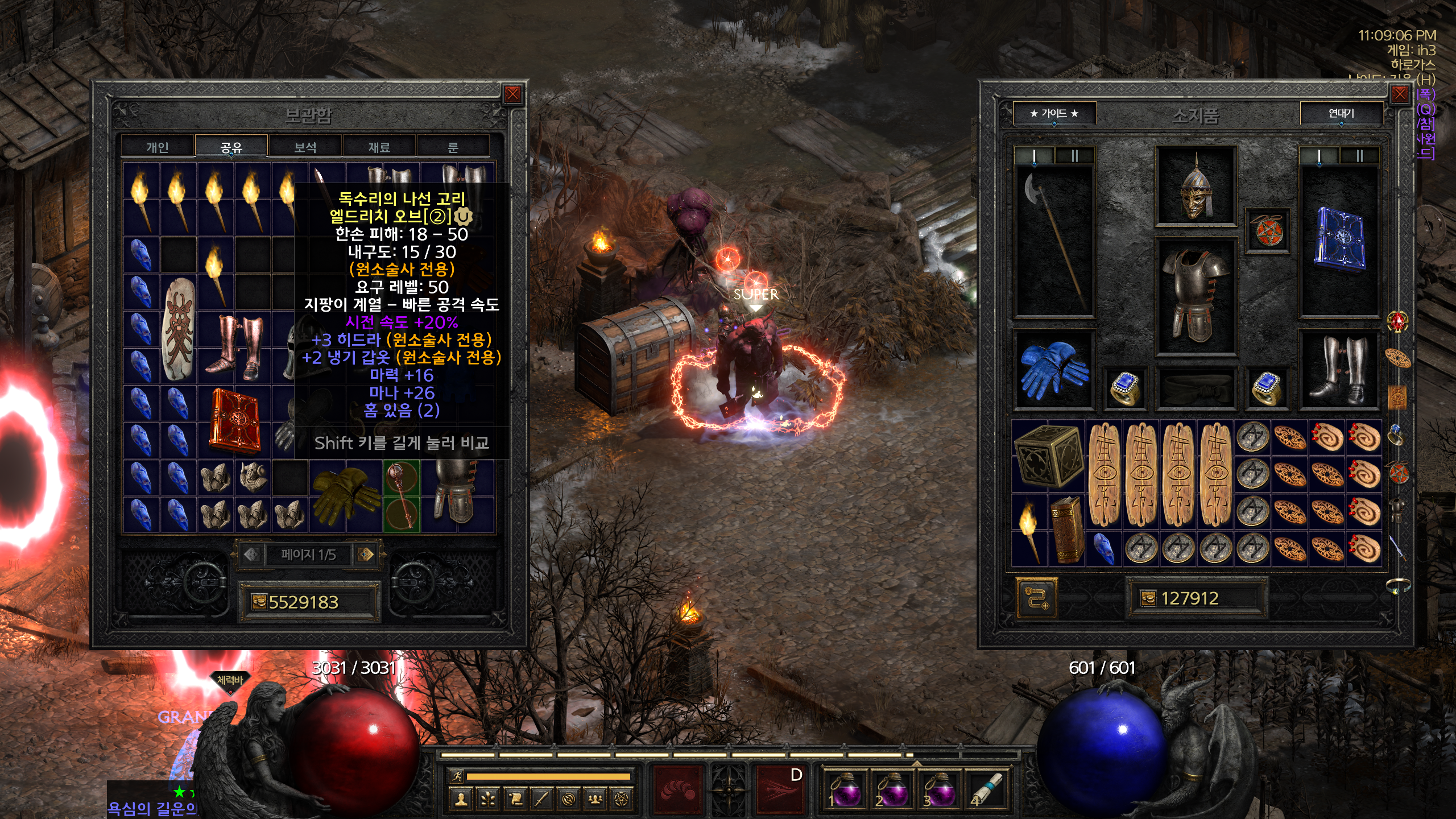
Task: Pick the yellow gloves in stash
Action: (346, 495)
